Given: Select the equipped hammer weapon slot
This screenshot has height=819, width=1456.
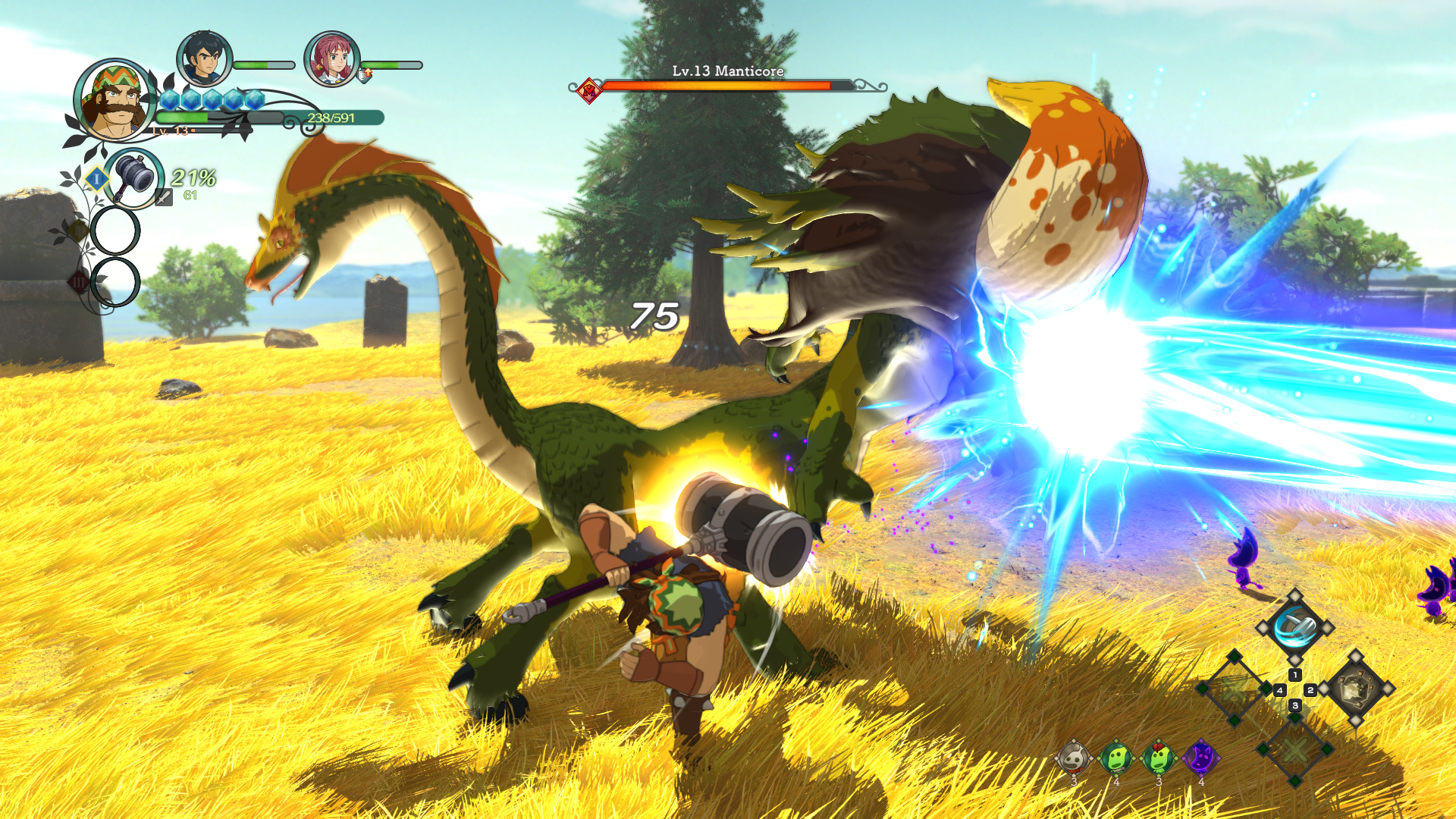Looking at the screenshot, I should pyautogui.click(x=134, y=177).
